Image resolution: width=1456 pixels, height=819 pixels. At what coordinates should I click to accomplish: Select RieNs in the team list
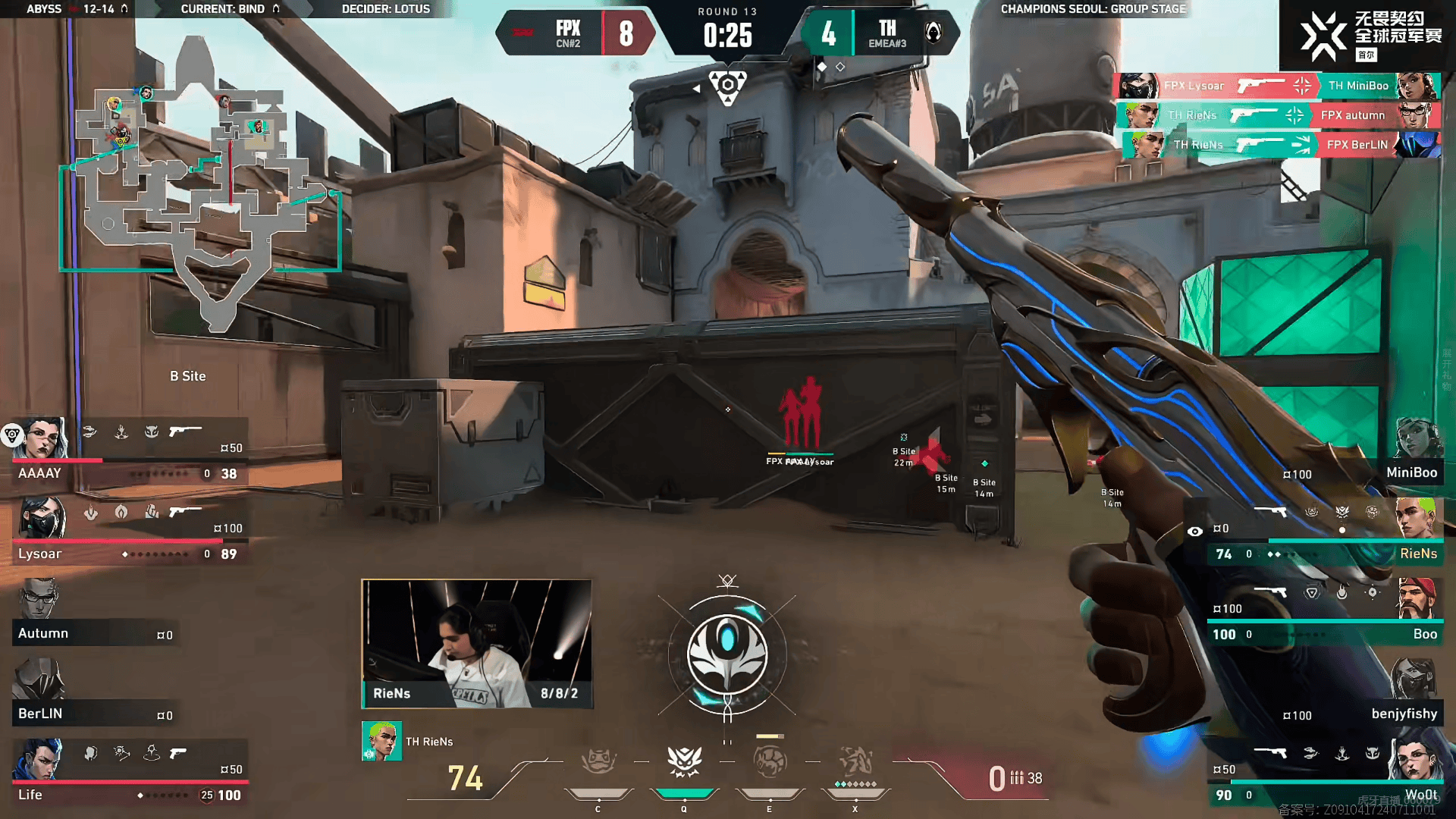1323,535
